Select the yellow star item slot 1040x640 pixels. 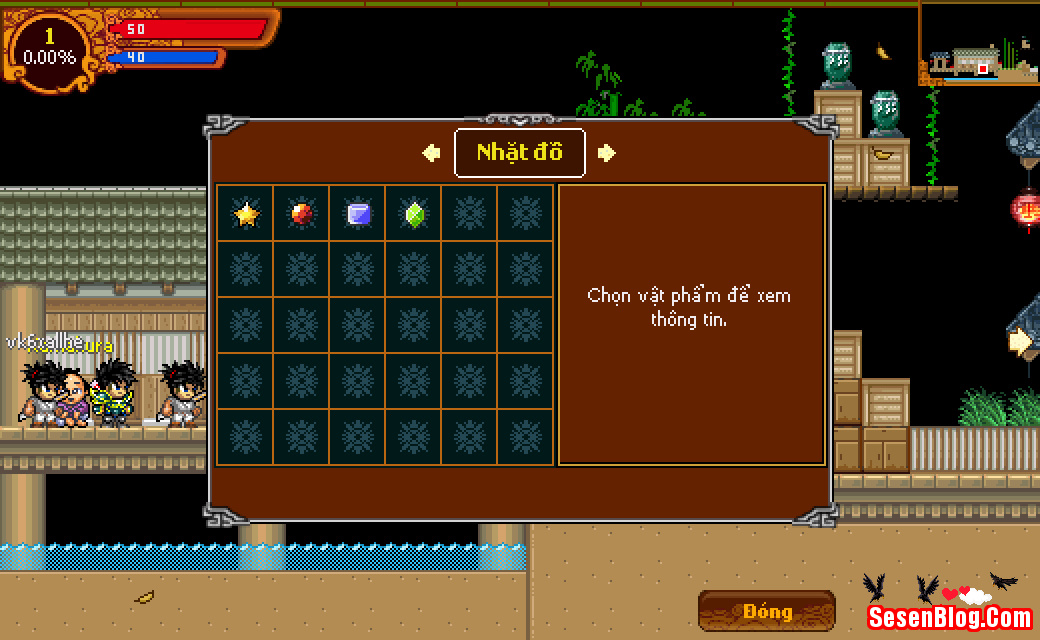pos(245,213)
